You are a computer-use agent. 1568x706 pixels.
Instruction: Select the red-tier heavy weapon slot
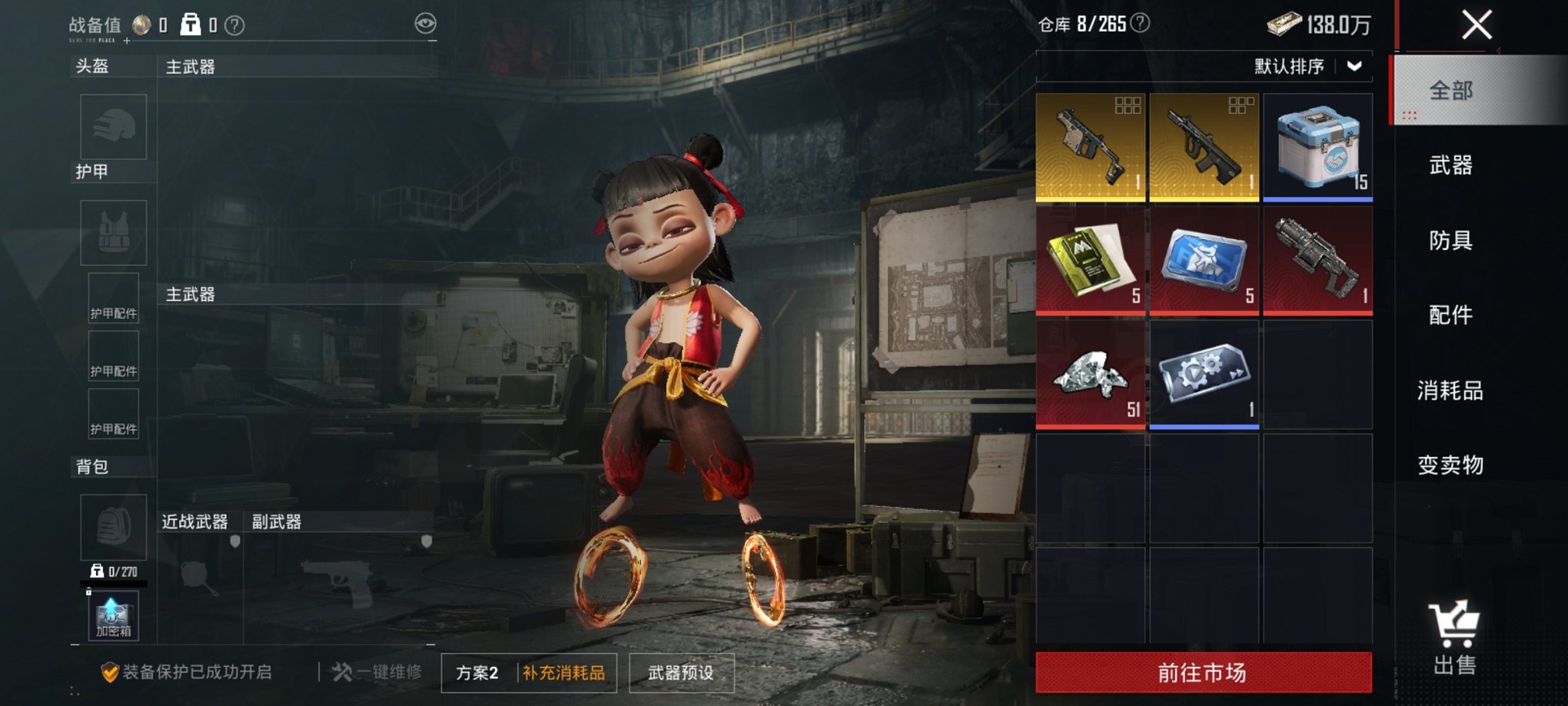(x=1317, y=261)
